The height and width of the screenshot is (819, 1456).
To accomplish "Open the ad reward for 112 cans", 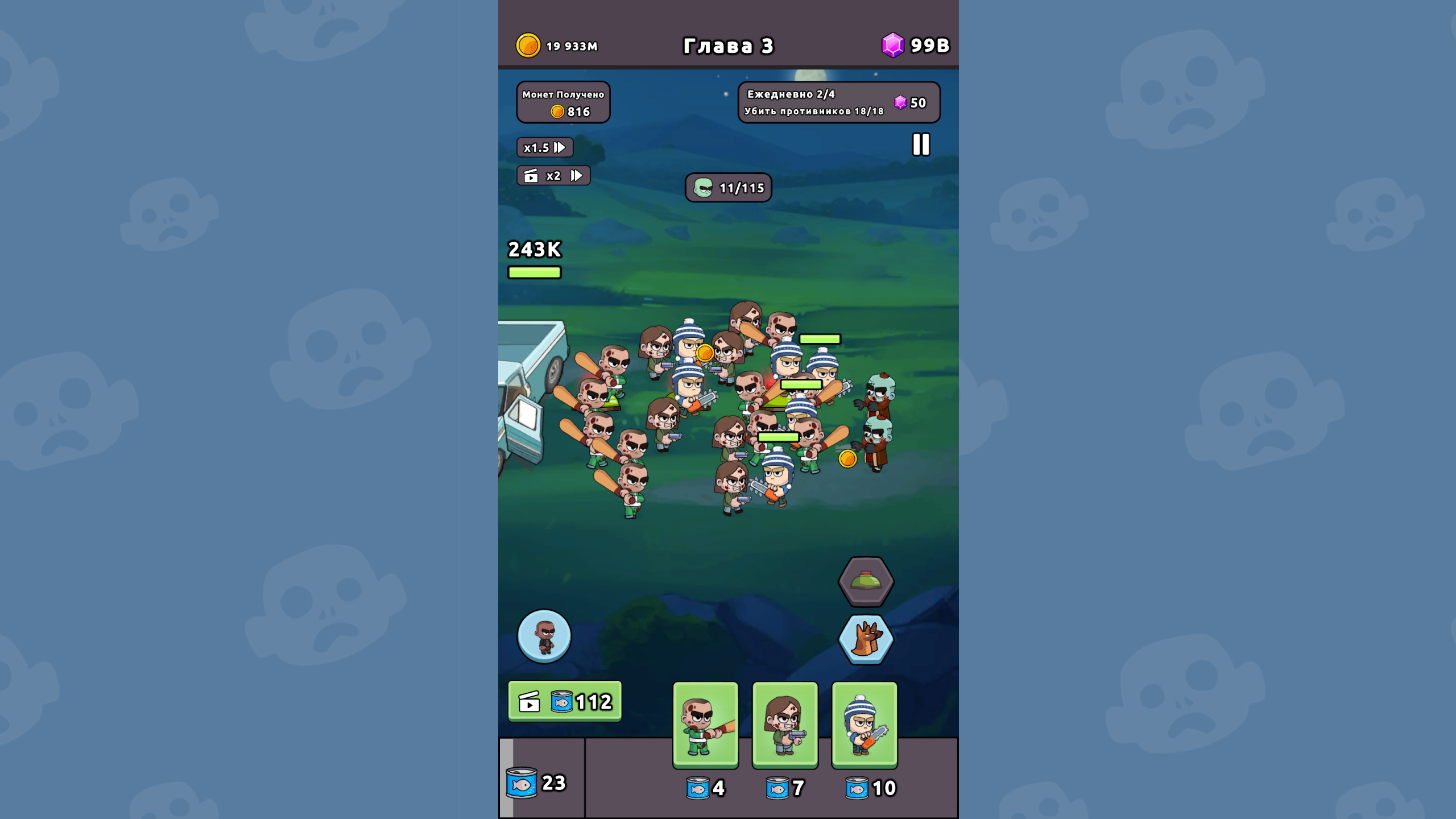I will pos(564,700).
